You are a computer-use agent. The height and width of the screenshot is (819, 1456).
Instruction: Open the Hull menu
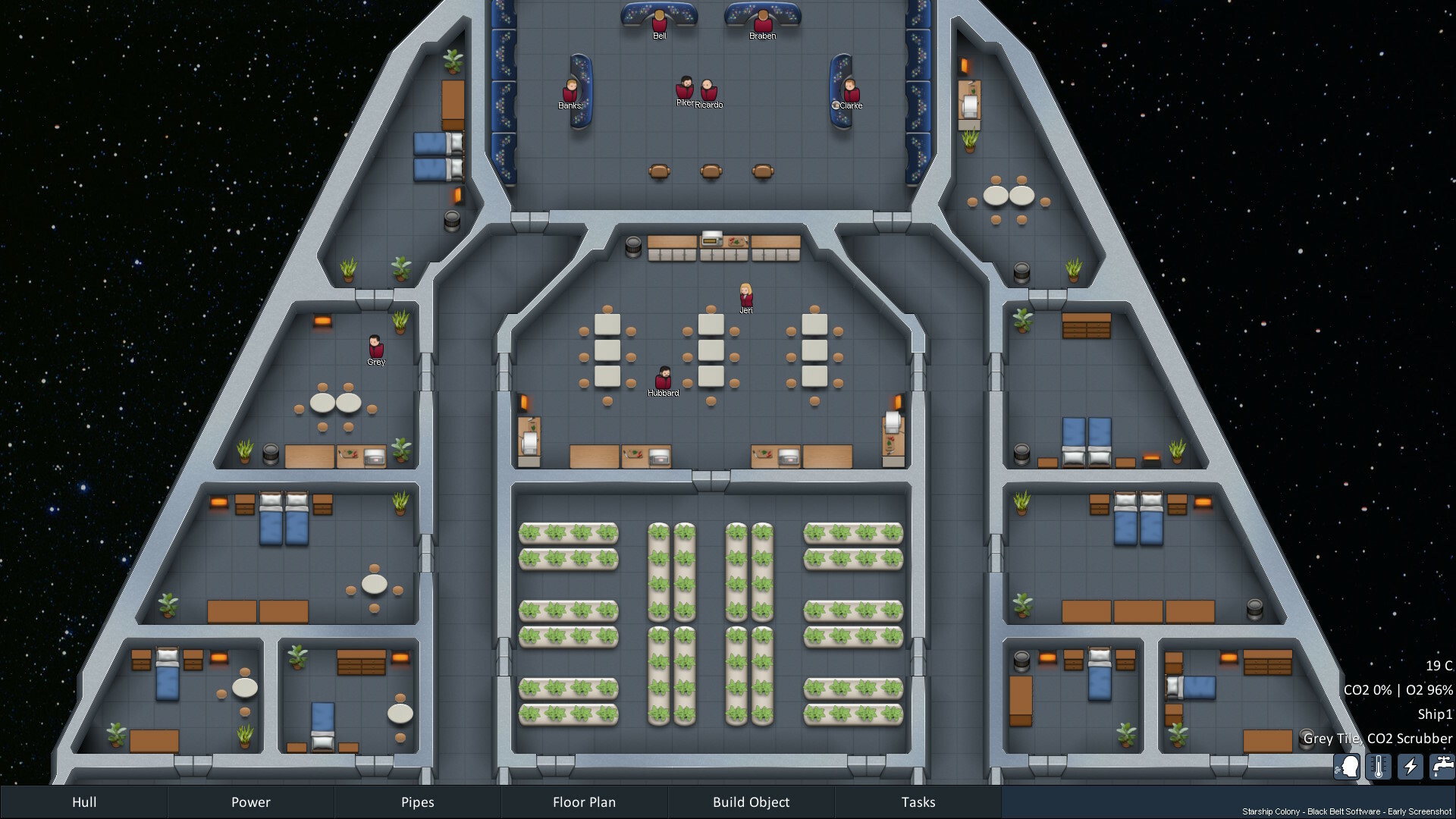84,802
